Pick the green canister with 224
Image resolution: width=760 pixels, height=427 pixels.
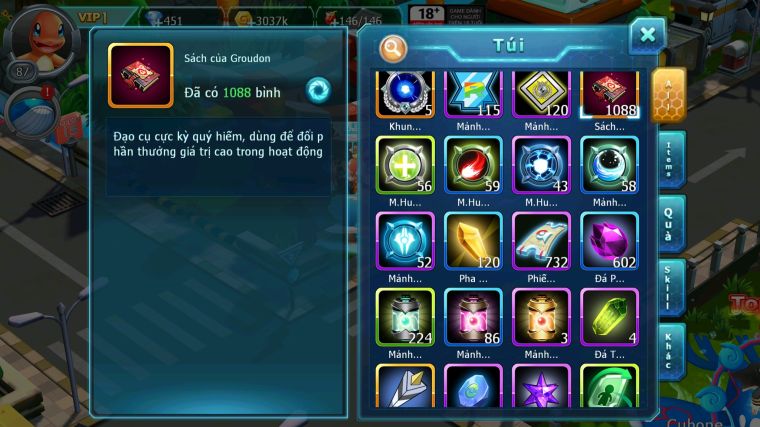click(x=405, y=317)
